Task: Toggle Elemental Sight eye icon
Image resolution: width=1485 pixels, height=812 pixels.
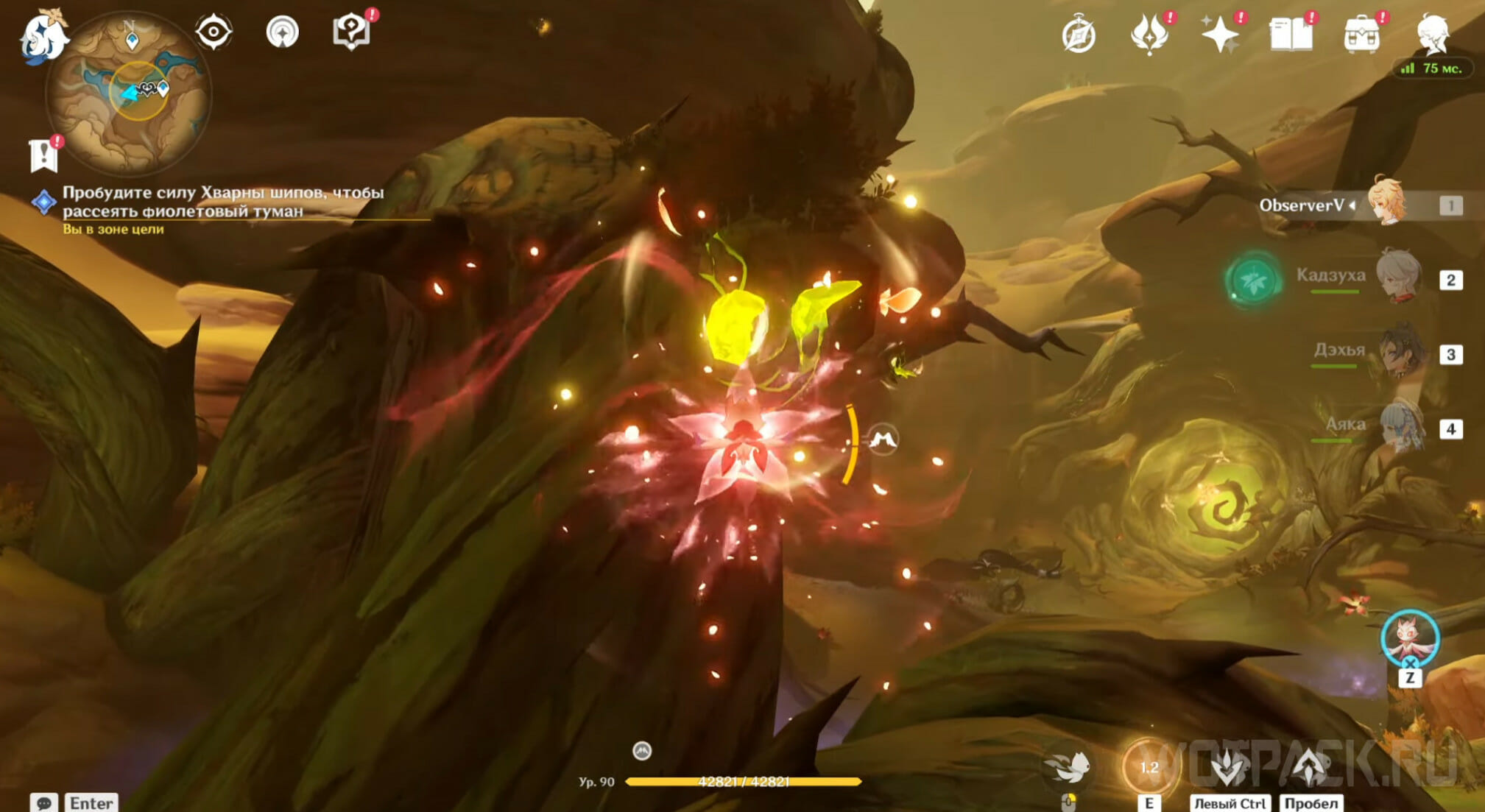Action: pyautogui.click(x=214, y=32)
